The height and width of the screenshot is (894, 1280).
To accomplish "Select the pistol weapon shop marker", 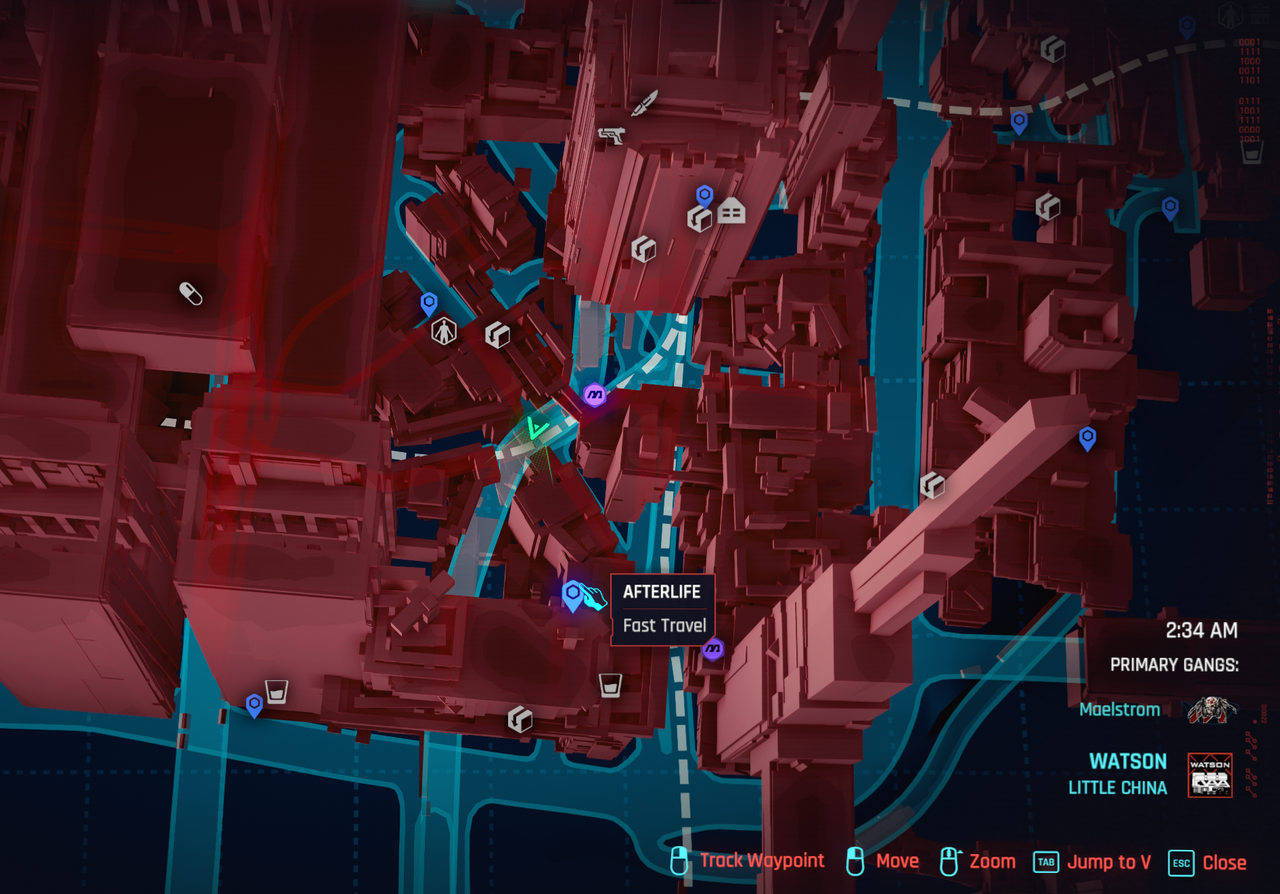I will tap(610, 134).
